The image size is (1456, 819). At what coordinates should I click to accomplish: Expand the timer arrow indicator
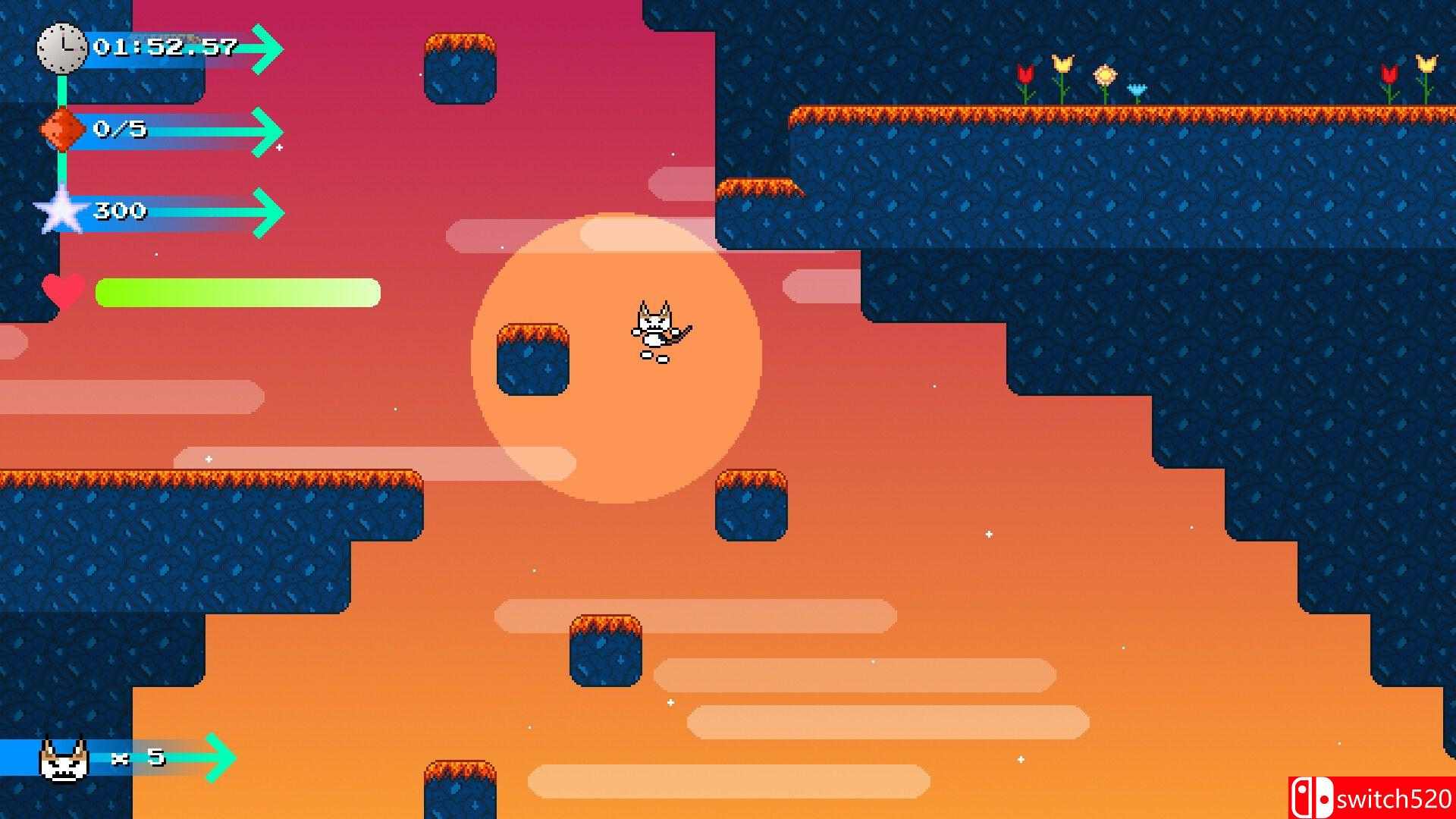pos(264,49)
